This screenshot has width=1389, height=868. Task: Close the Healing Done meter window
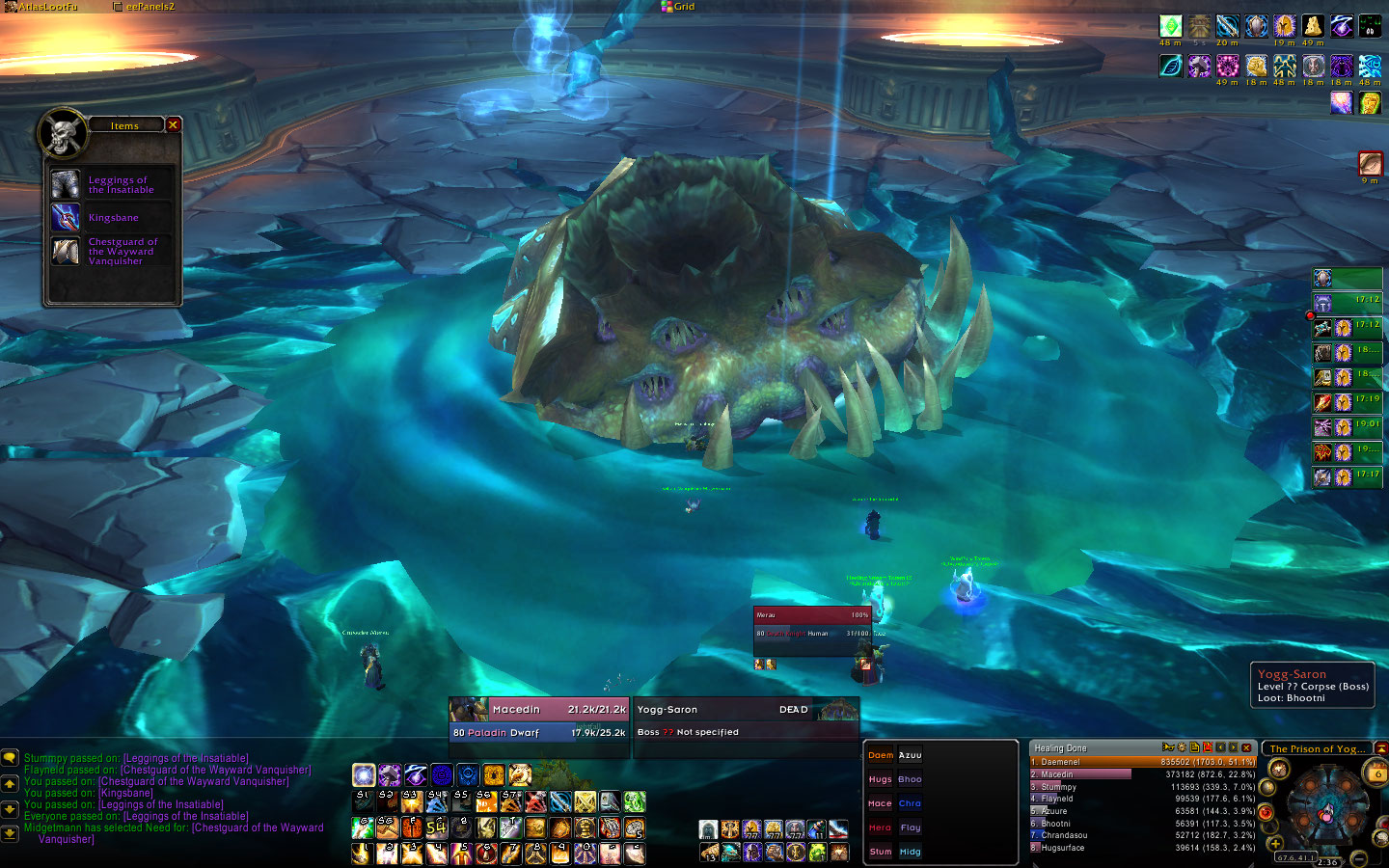click(x=1246, y=747)
